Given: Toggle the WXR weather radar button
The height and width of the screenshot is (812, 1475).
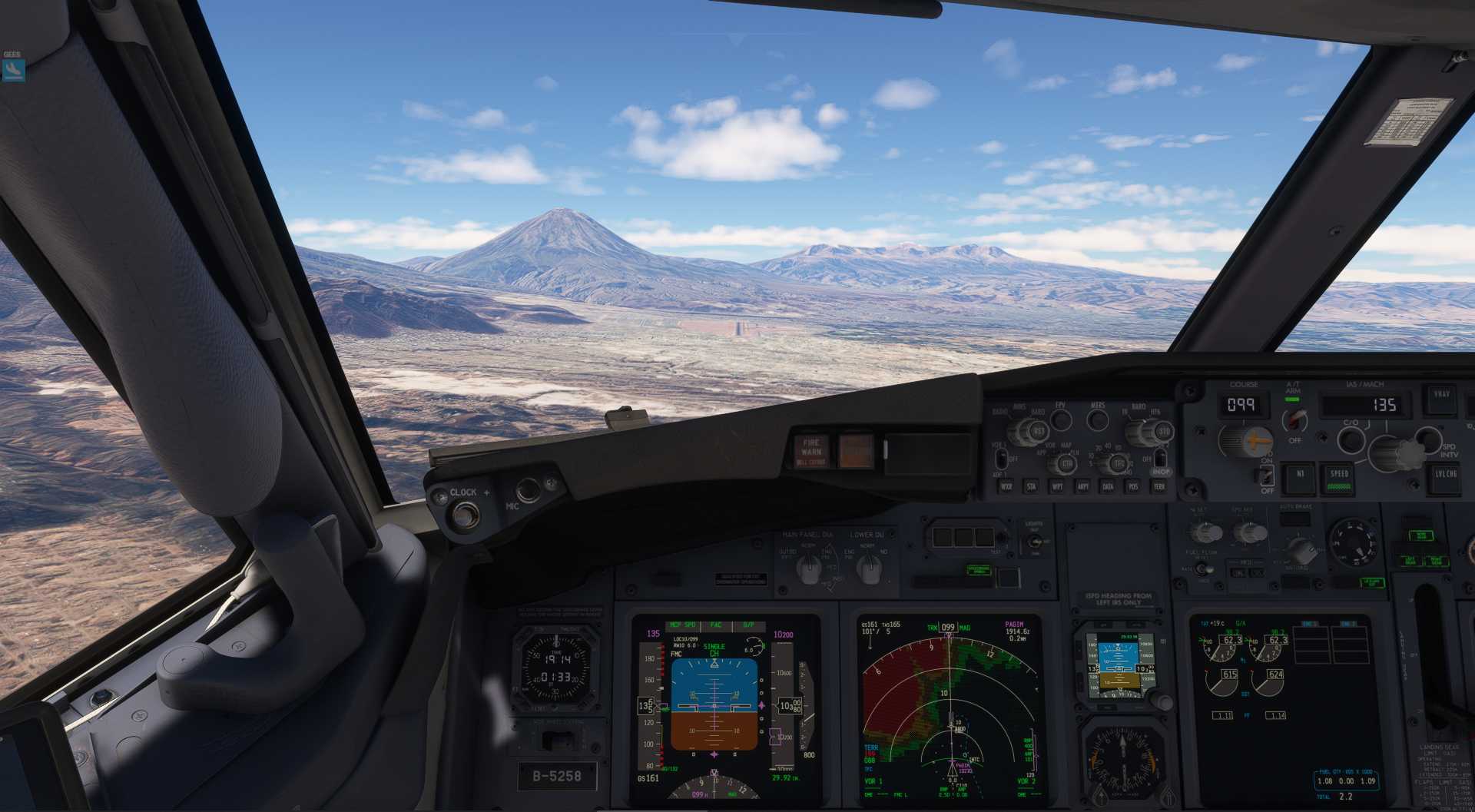Looking at the screenshot, I should point(1006,486).
